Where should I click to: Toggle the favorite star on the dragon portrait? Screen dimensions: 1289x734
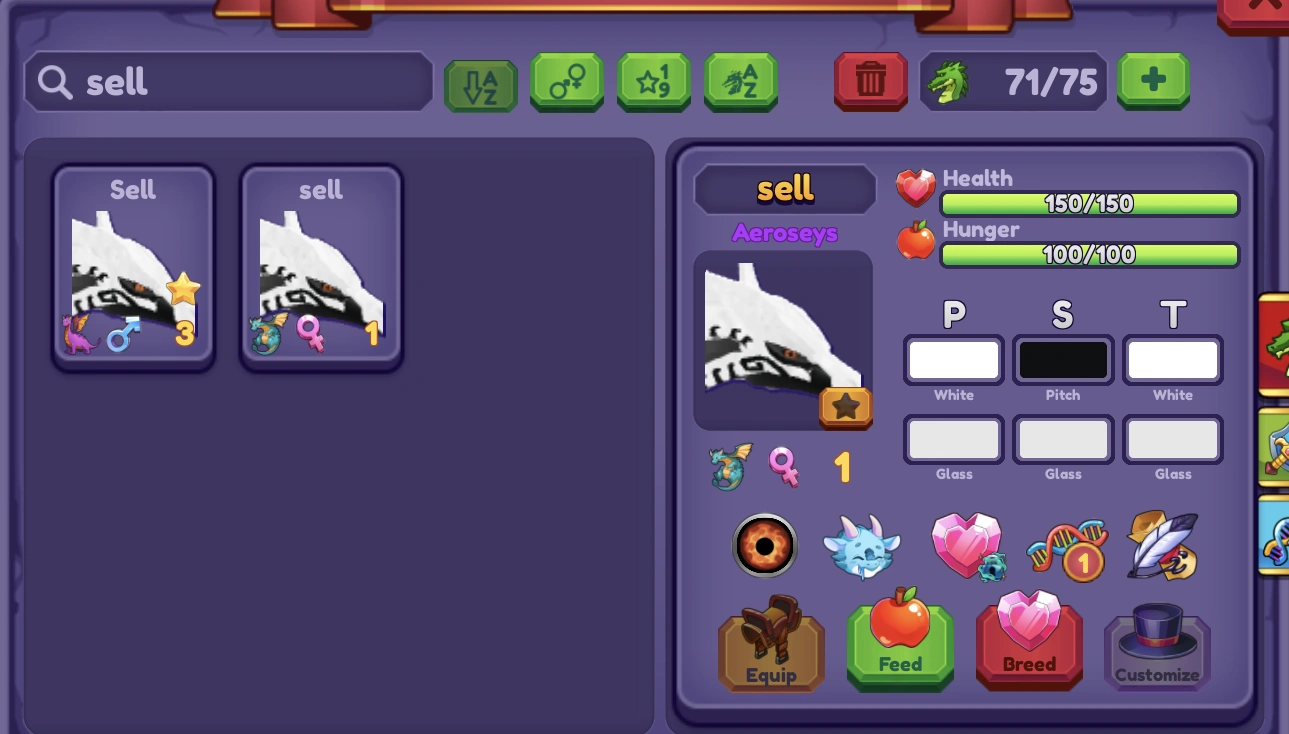[846, 407]
